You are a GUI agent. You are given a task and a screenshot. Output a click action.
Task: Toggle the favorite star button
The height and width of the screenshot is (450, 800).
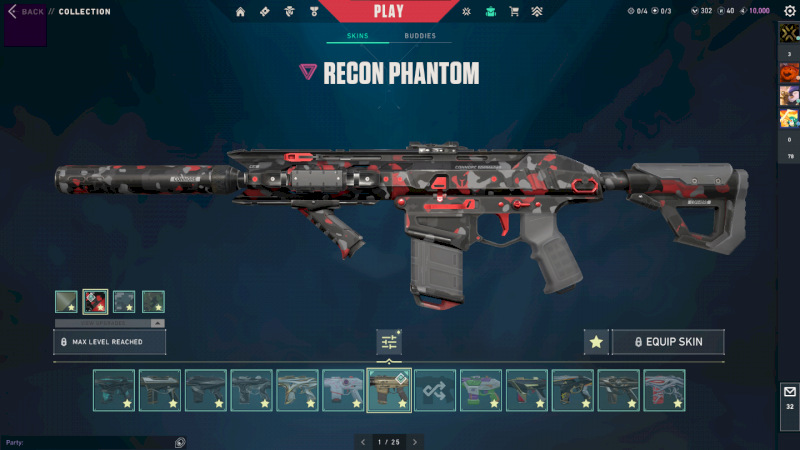(596, 342)
